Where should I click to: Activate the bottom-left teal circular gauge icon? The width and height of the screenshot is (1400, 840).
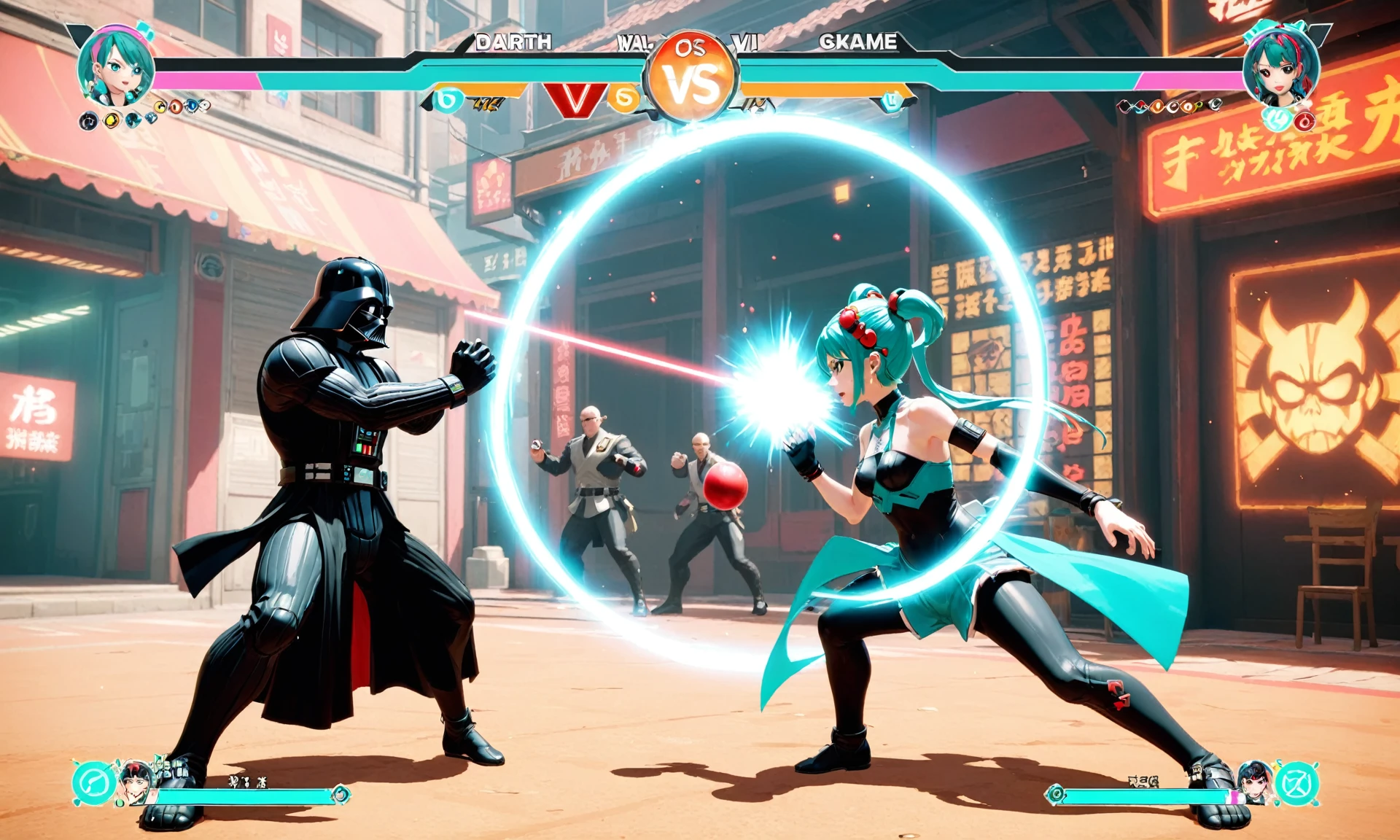tap(93, 783)
